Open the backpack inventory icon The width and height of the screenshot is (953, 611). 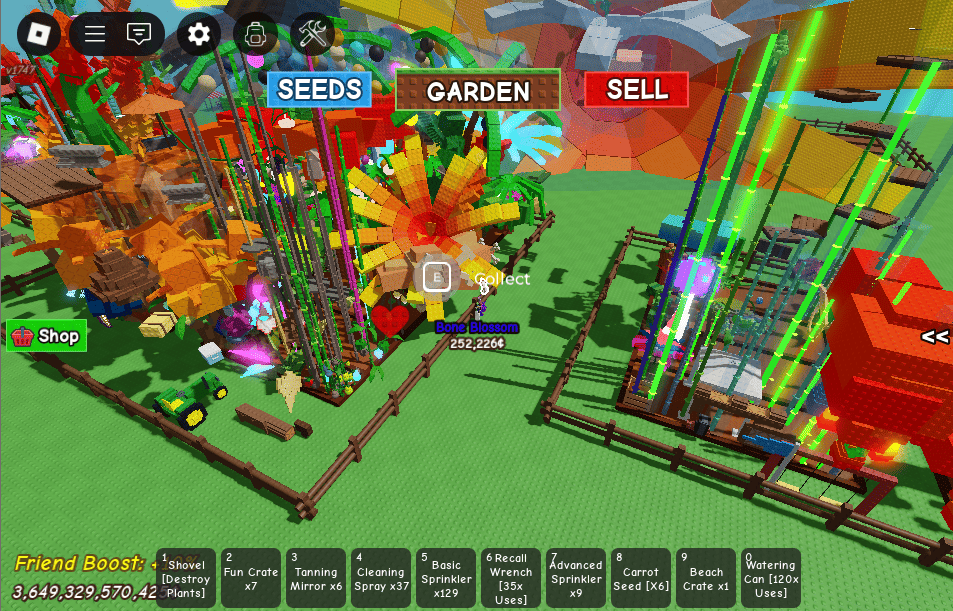point(255,35)
